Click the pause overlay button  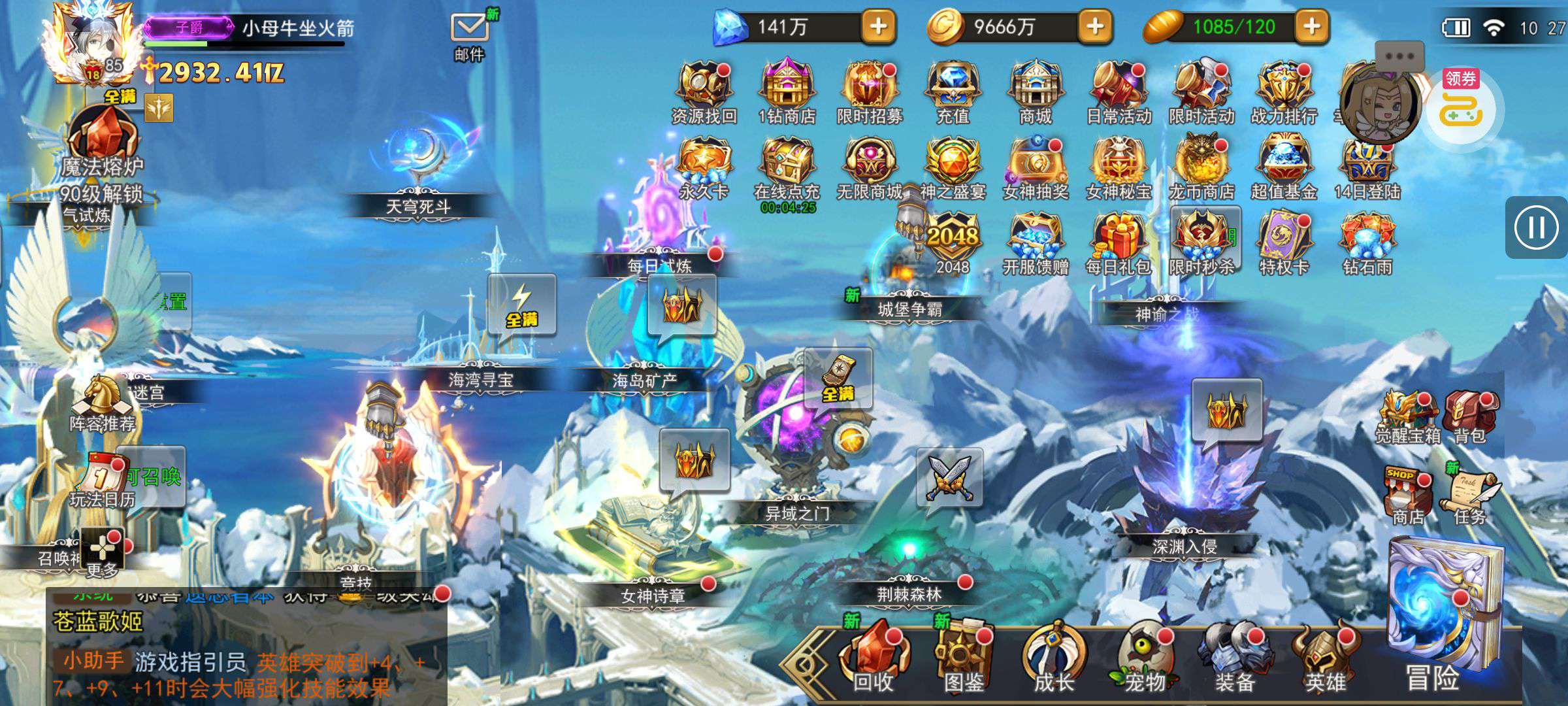[x=1535, y=227]
